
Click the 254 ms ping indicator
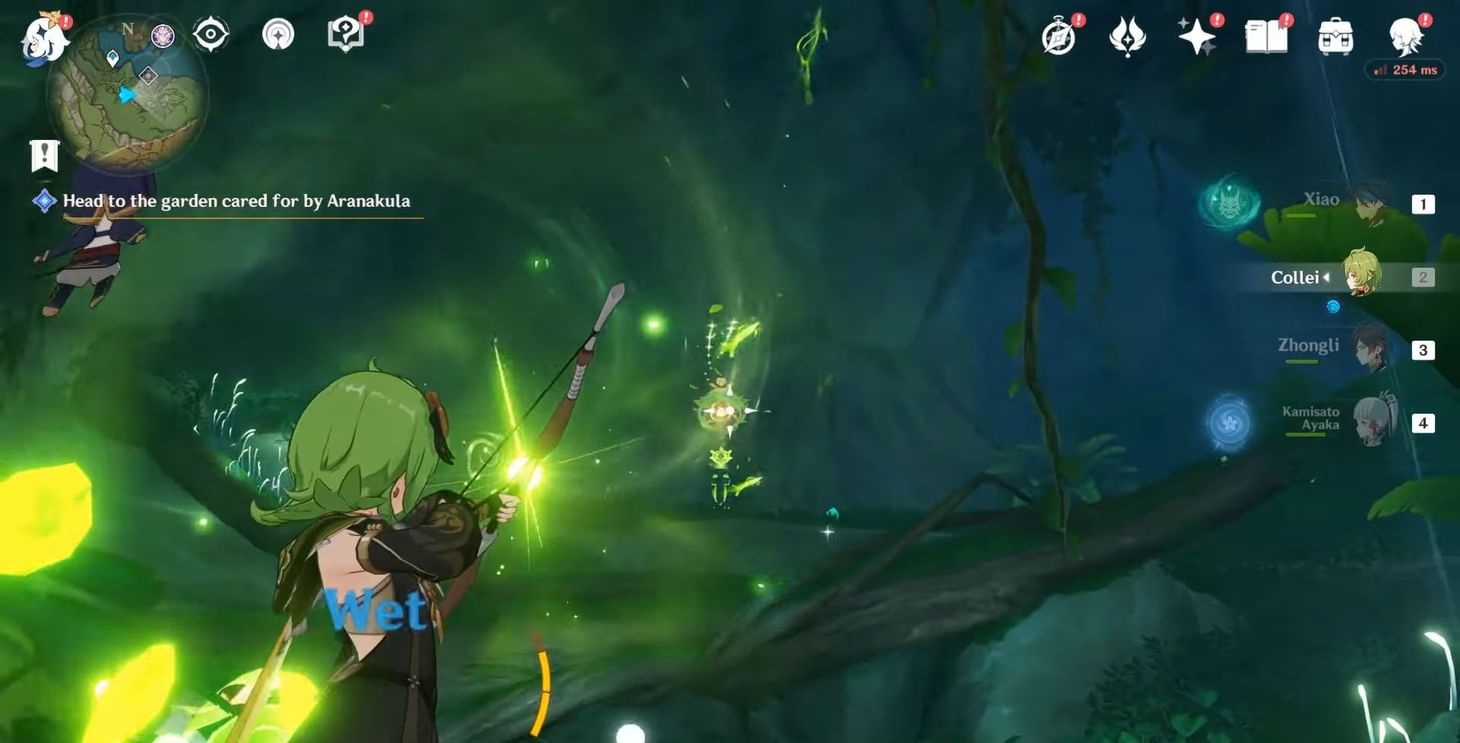point(1404,69)
